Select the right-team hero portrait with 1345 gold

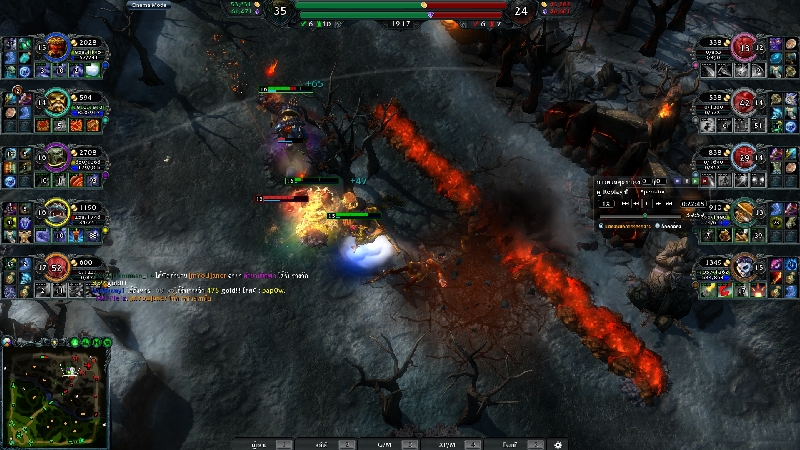(744, 267)
